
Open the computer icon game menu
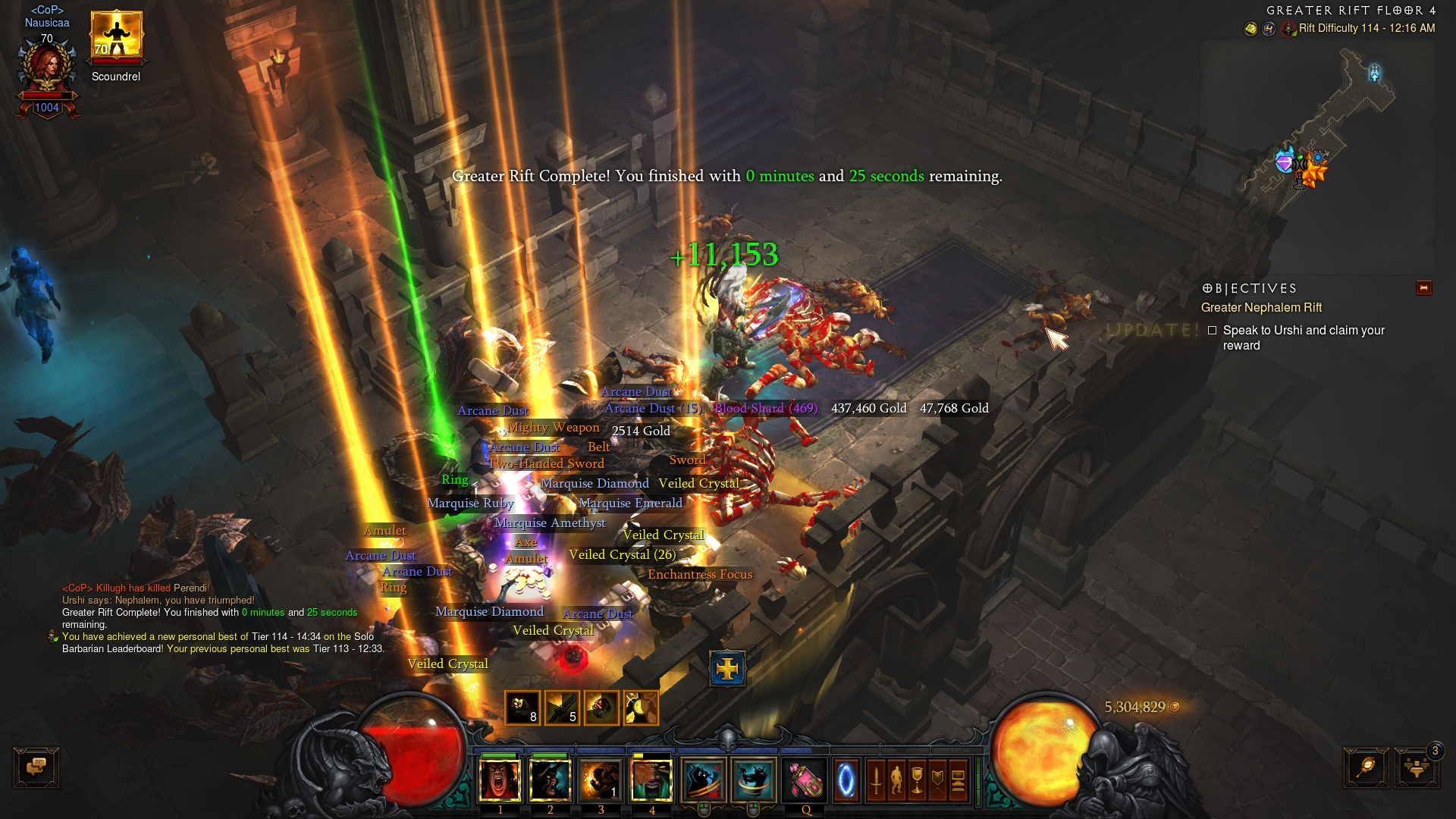click(958, 780)
